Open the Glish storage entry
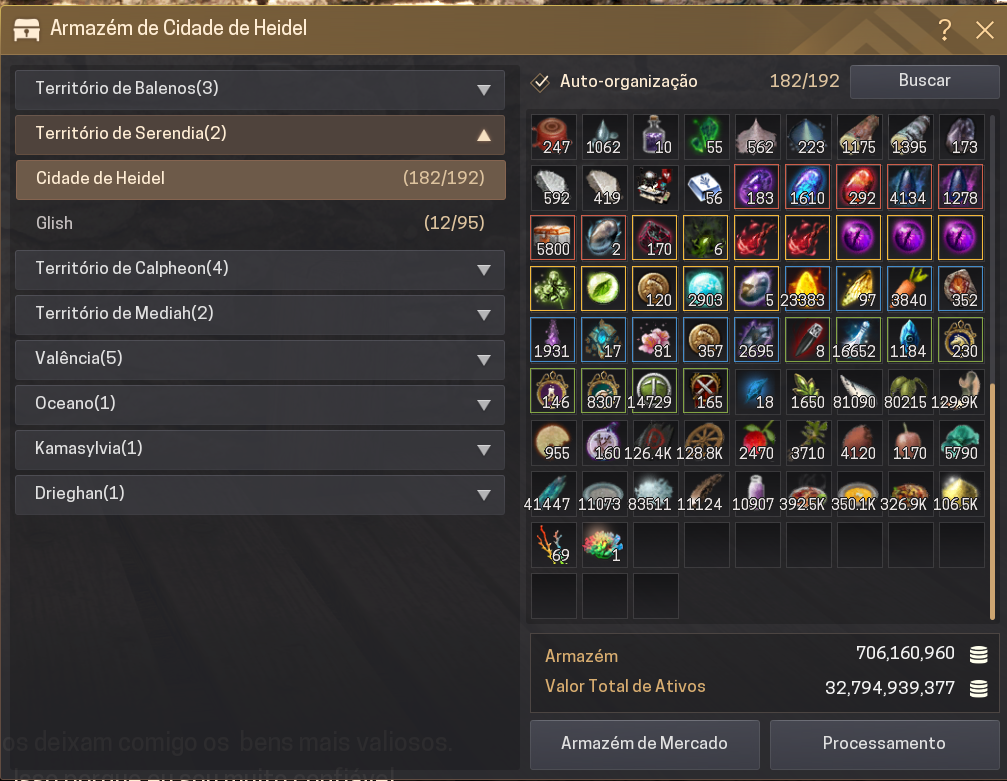 tap(260, 223)
